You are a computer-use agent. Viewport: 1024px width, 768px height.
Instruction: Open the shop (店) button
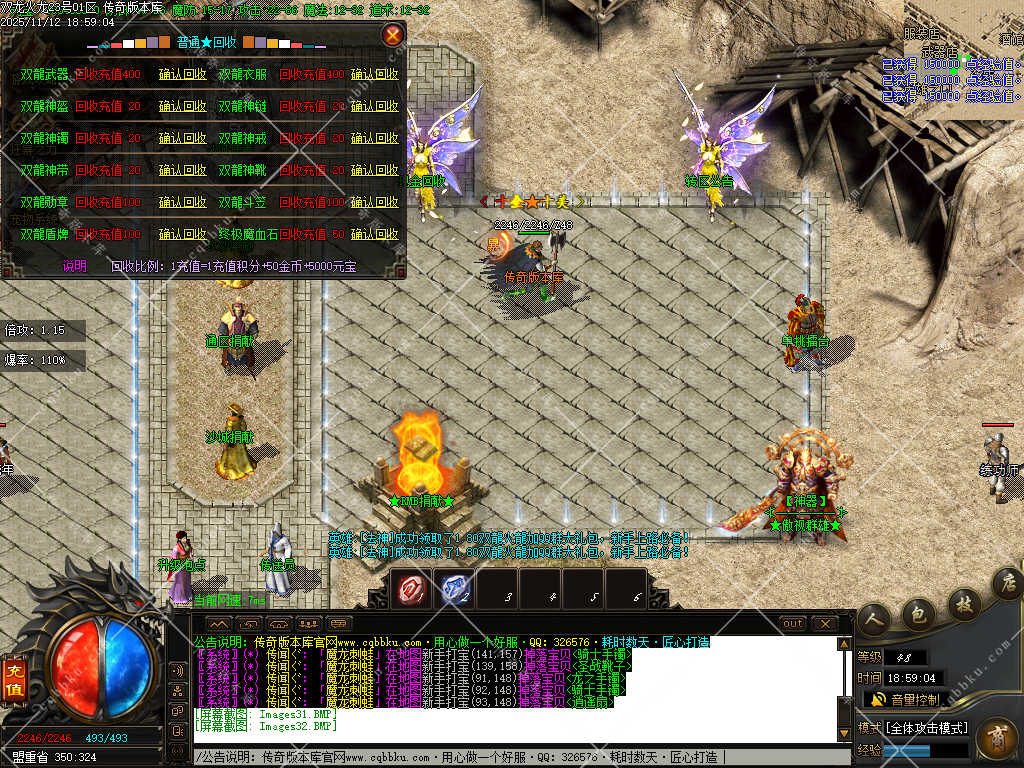(x=1008, y=584)
